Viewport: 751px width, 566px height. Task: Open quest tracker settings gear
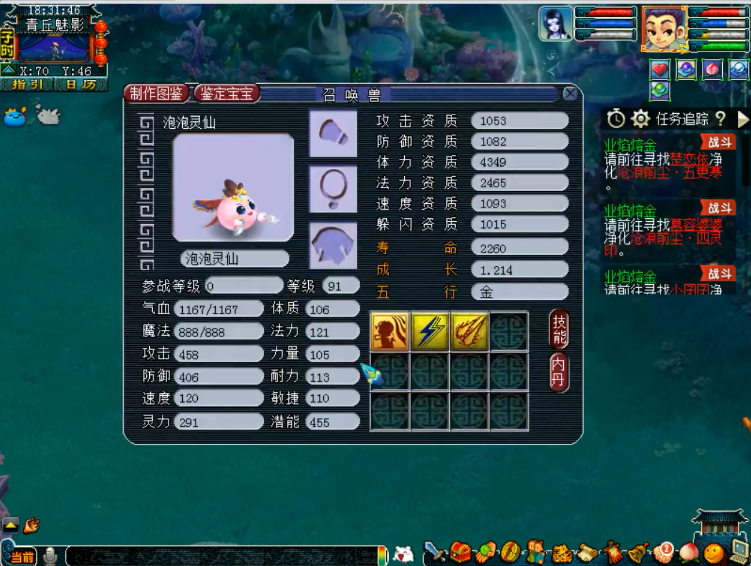pos(640,119)
